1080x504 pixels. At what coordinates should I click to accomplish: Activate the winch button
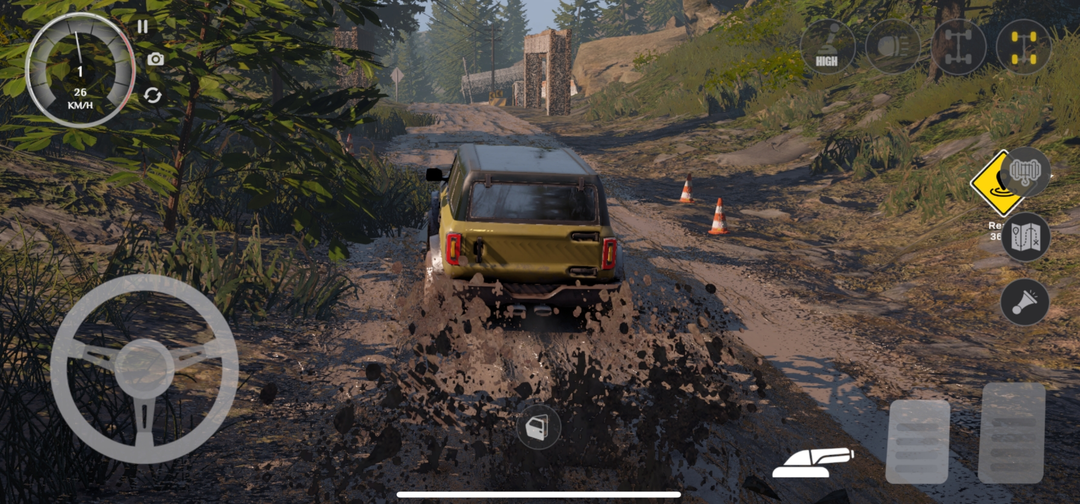(x=1026, y=172)
